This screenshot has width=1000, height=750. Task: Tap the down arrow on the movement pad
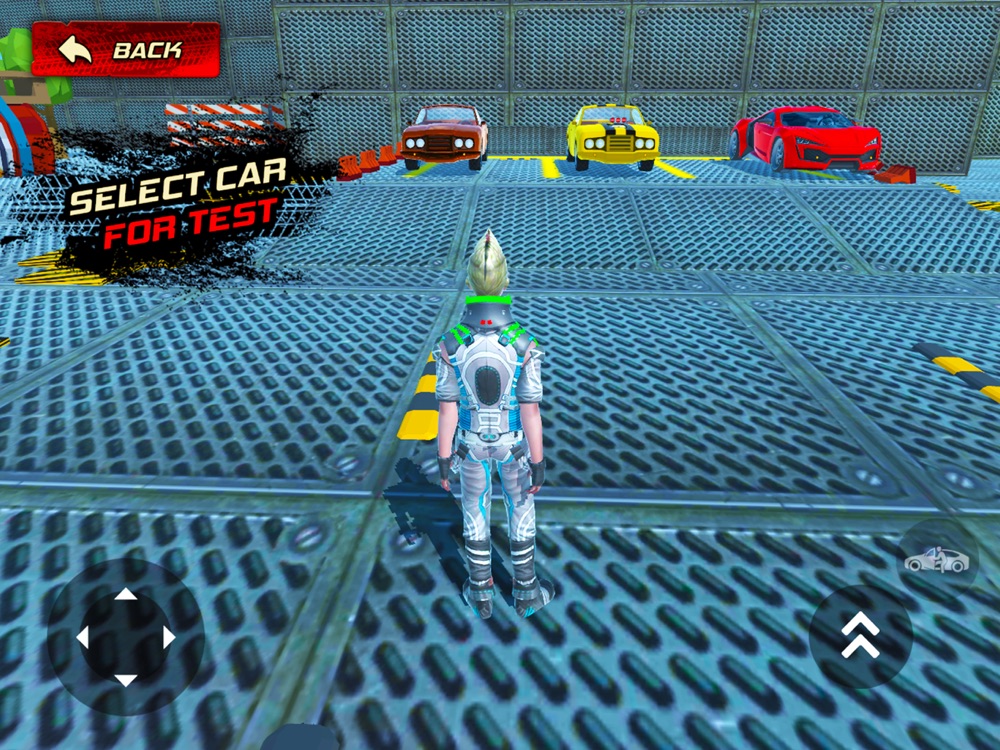point(126,679)
